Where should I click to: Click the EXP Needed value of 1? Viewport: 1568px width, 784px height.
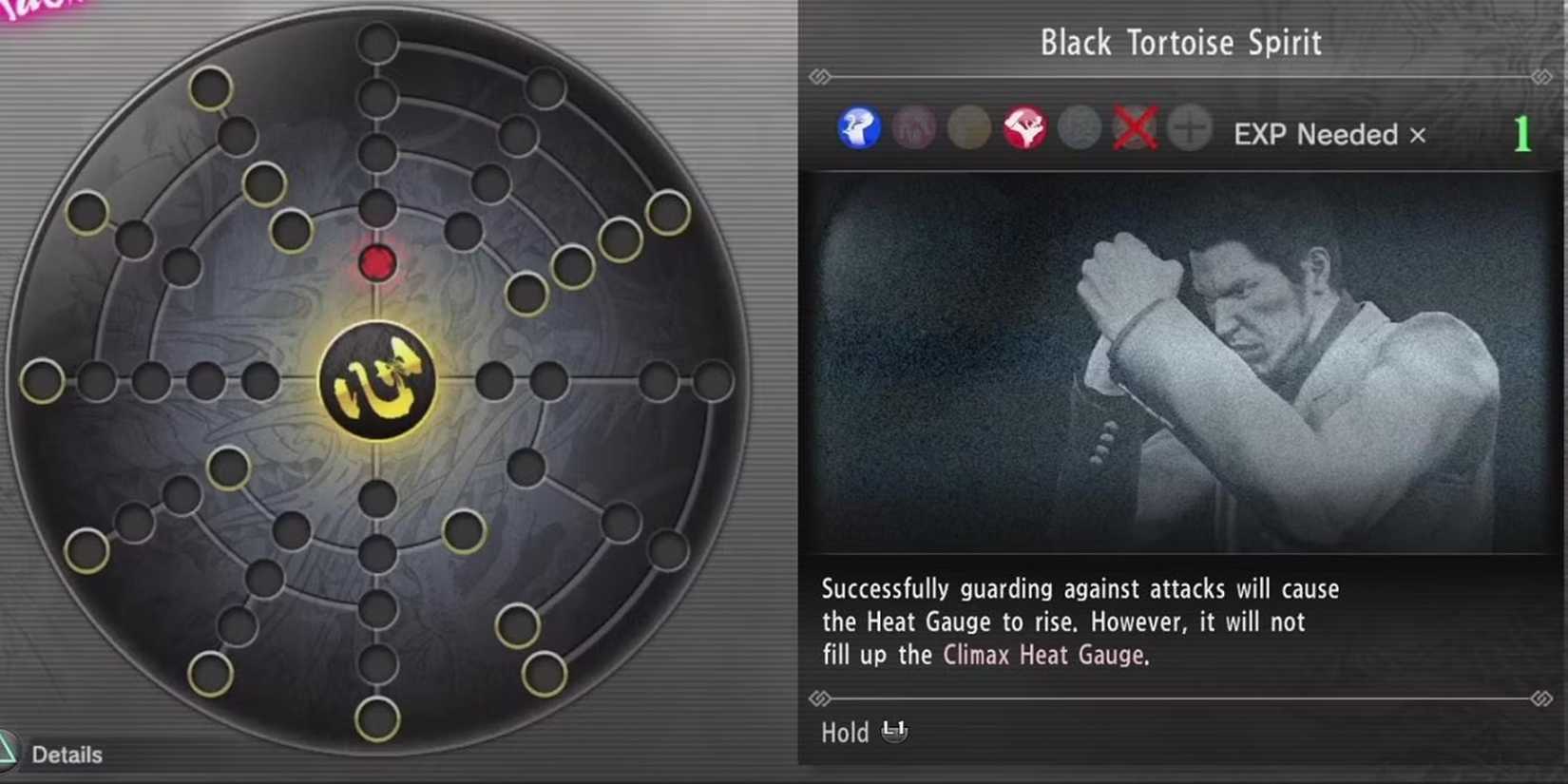pyautogui.click(x=1522, y=135)
